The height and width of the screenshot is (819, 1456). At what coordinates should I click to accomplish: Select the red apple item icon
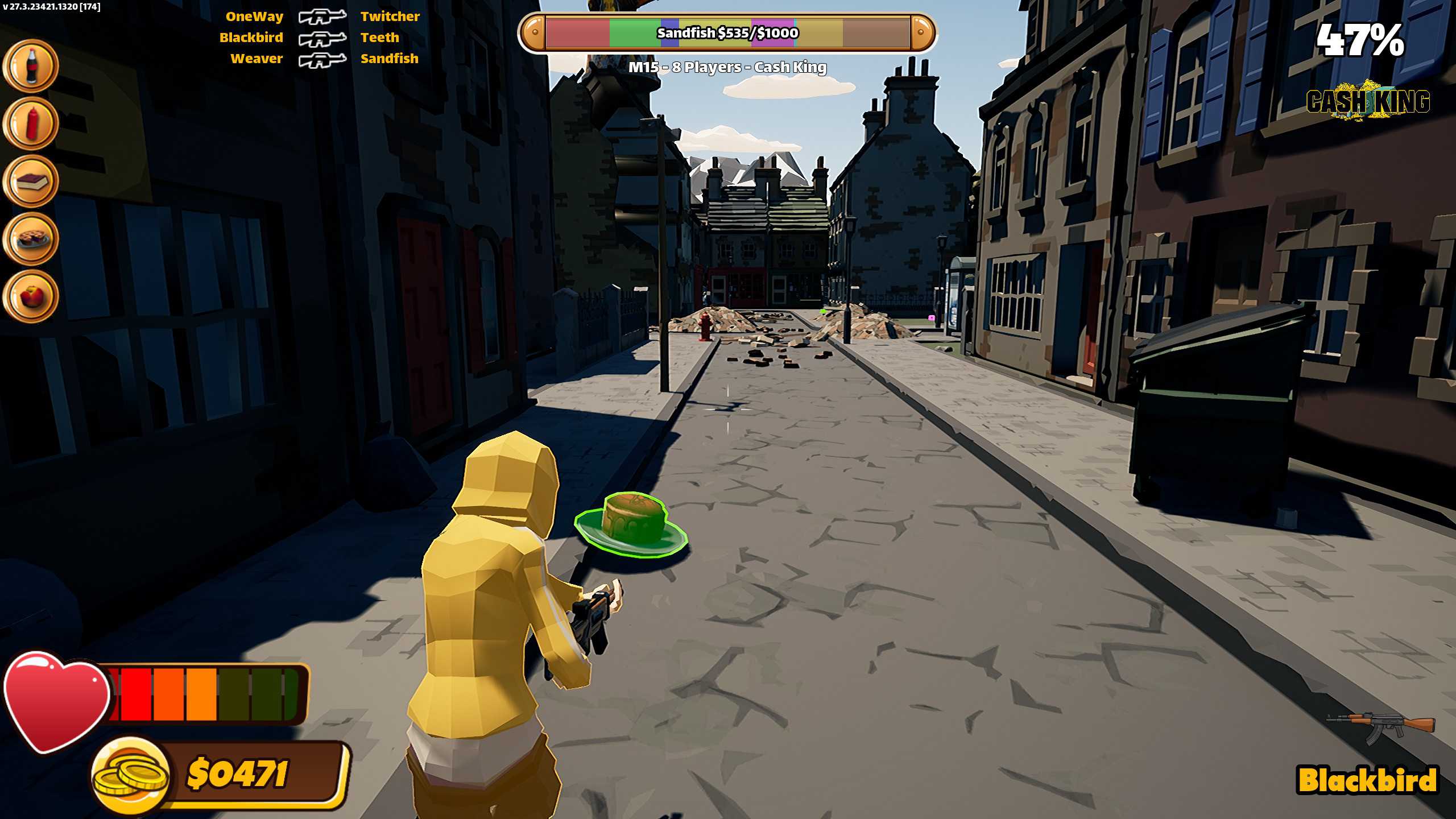[31, 296]
